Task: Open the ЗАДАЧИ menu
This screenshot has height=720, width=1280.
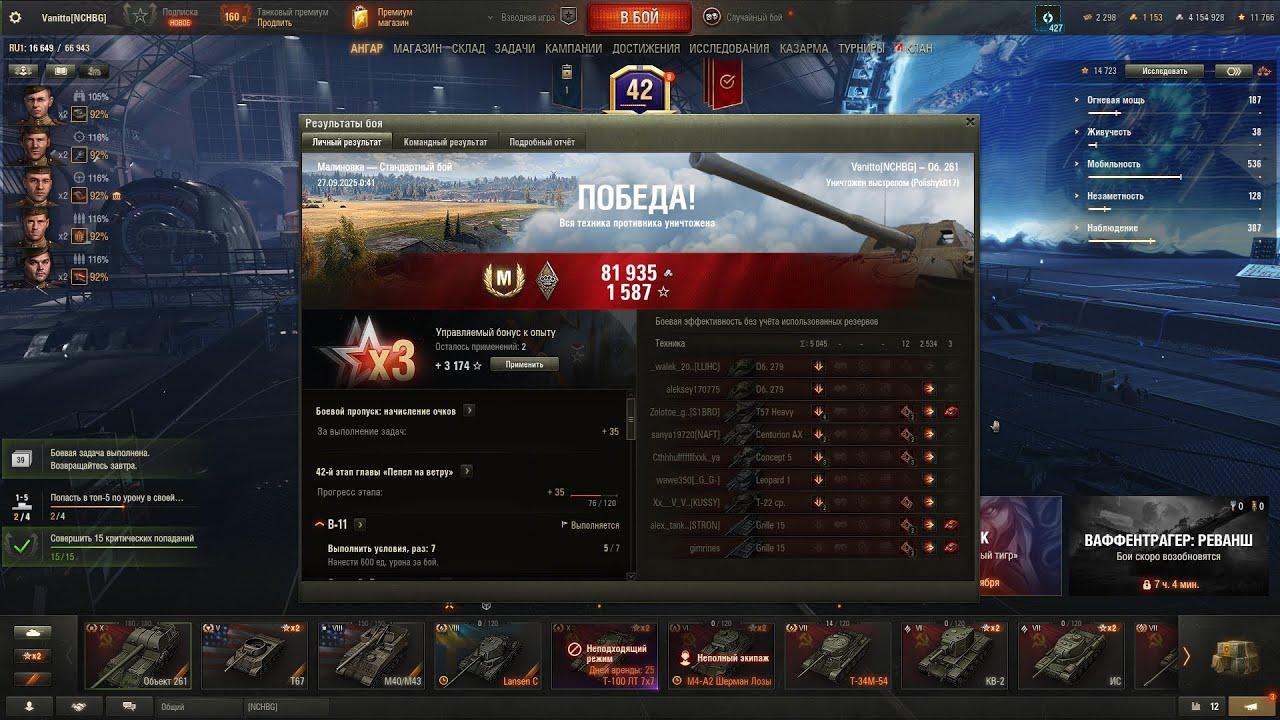Action: point(514,48)
